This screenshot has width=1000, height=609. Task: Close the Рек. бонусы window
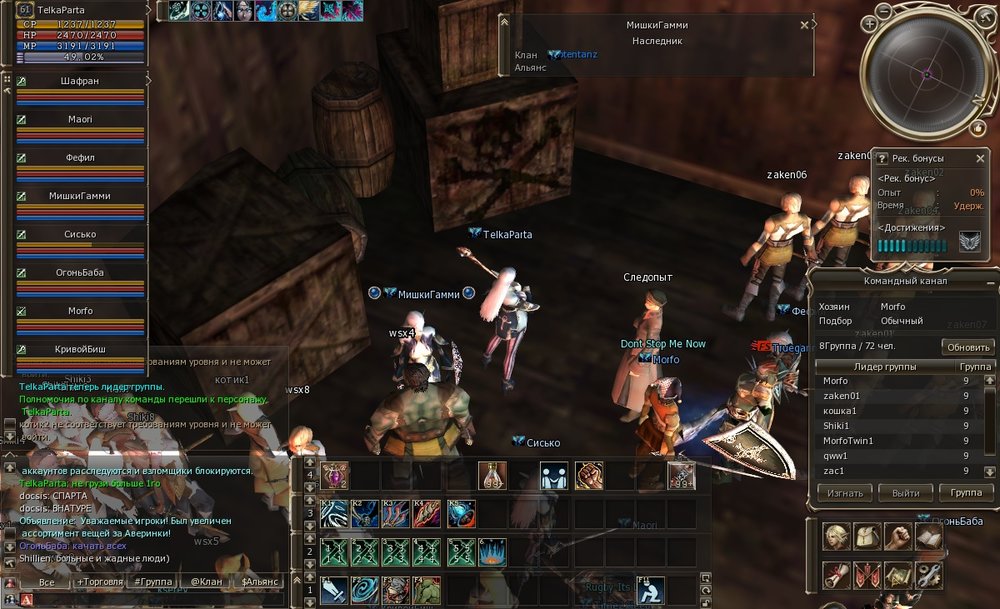(980, 158)
